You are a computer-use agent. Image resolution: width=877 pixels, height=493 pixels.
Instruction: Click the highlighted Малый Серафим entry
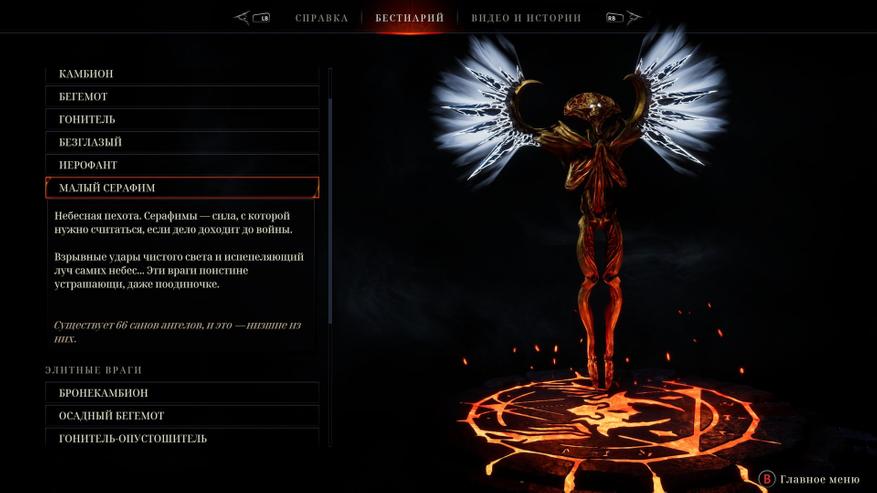(182, 188)
